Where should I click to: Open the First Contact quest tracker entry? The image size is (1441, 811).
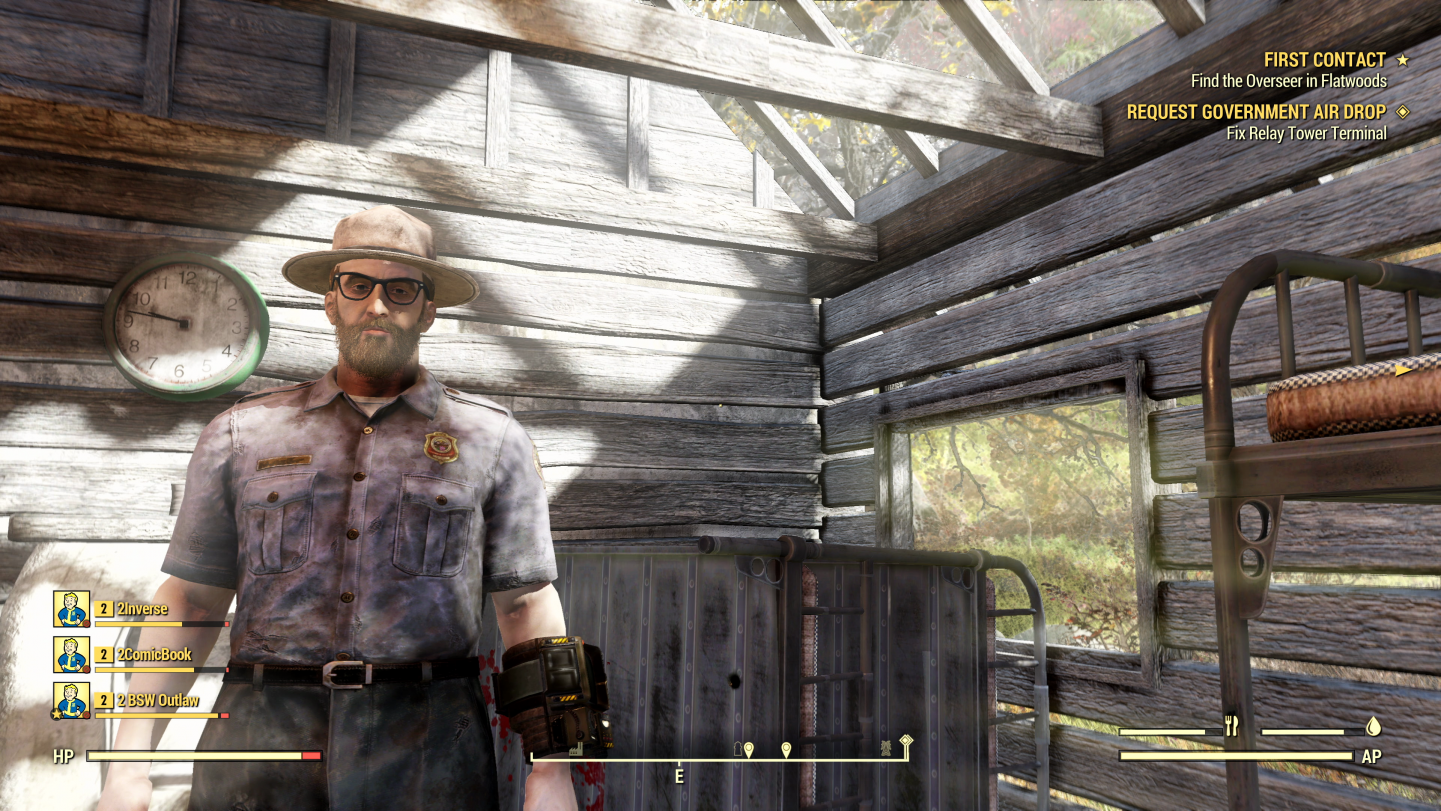tap(1324, 60)
